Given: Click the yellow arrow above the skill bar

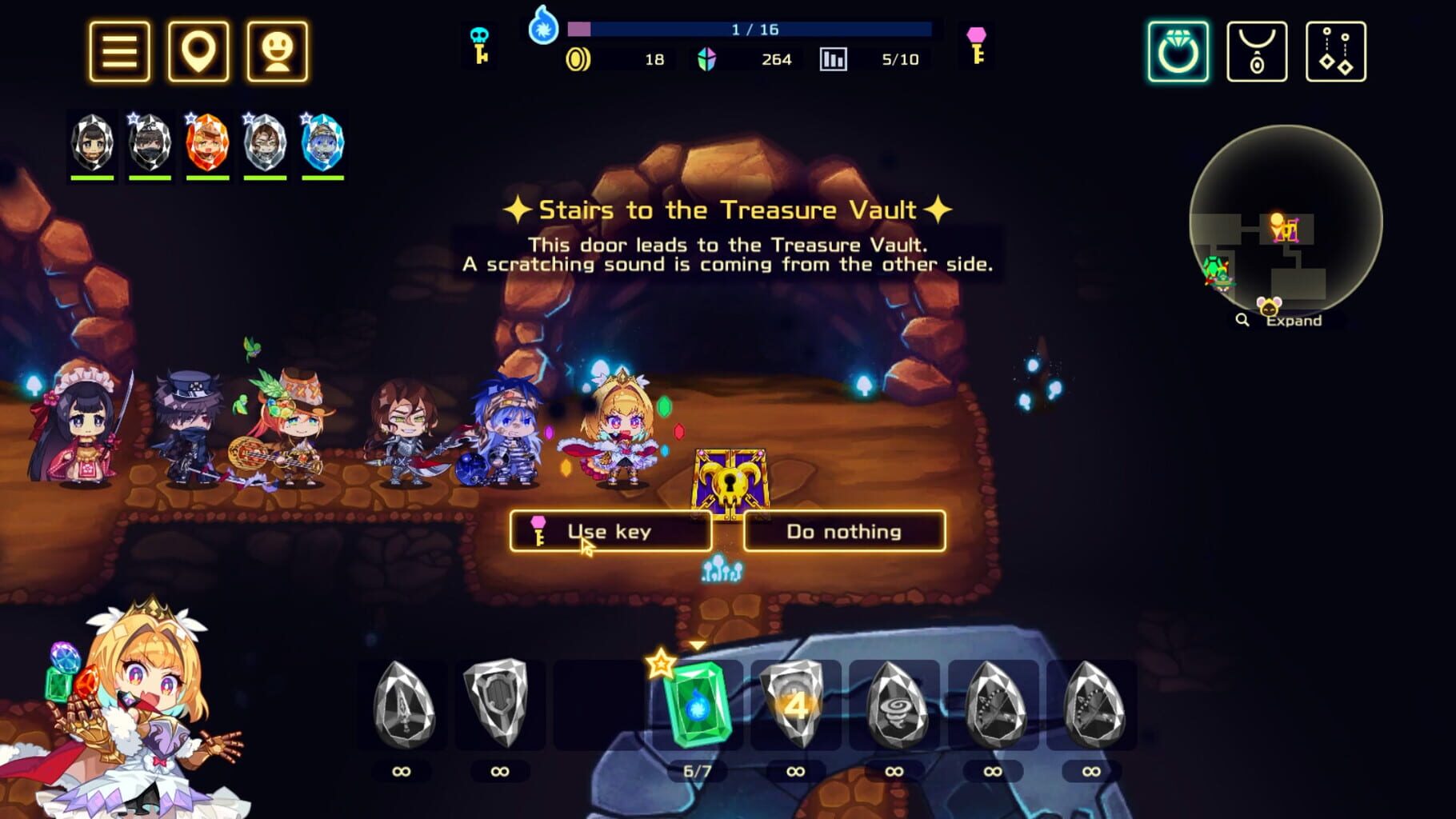Looking at the screenshot, I should point(698,643).
